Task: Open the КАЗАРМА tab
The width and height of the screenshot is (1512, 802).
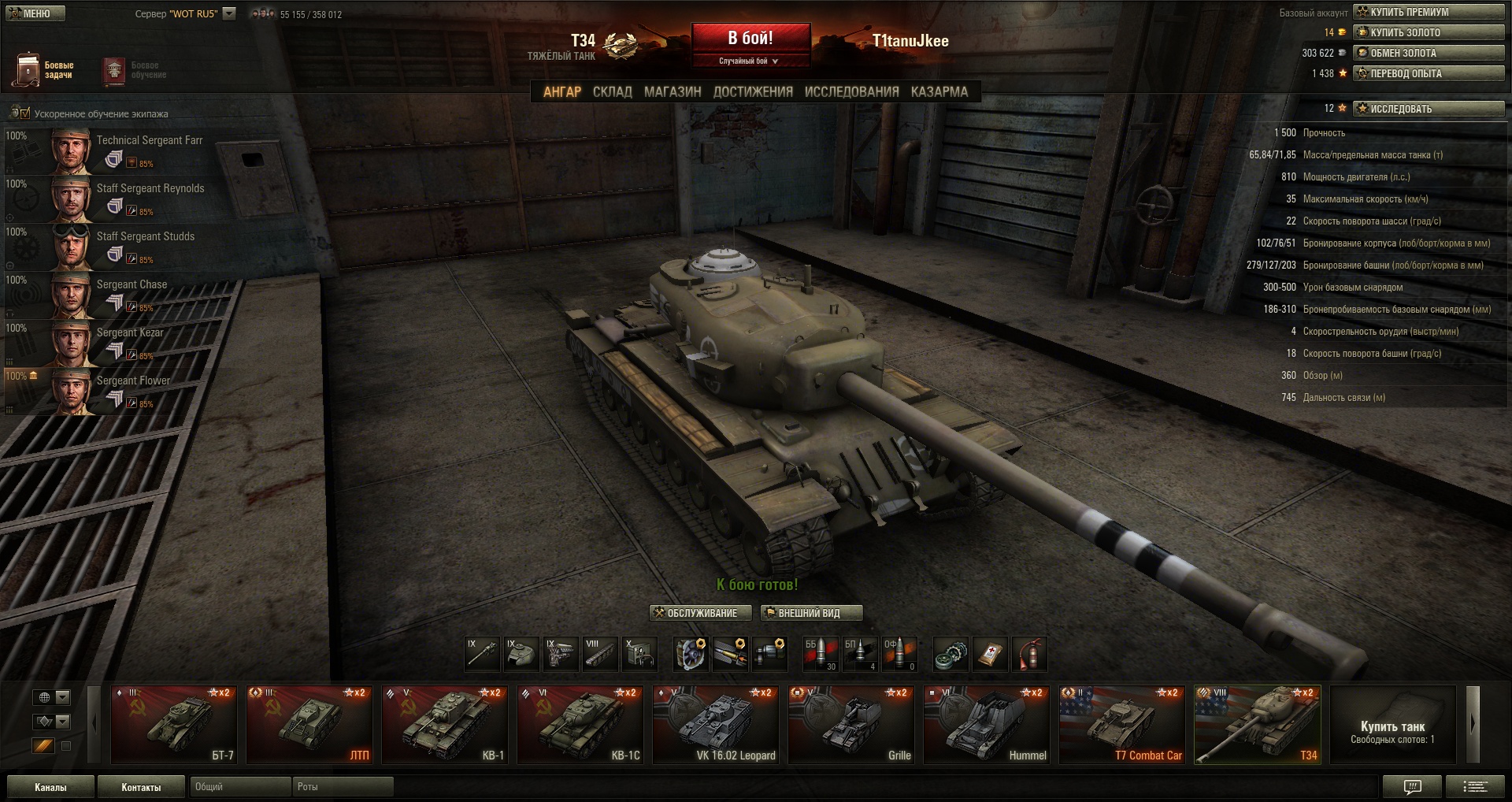Action: (939, 92)
